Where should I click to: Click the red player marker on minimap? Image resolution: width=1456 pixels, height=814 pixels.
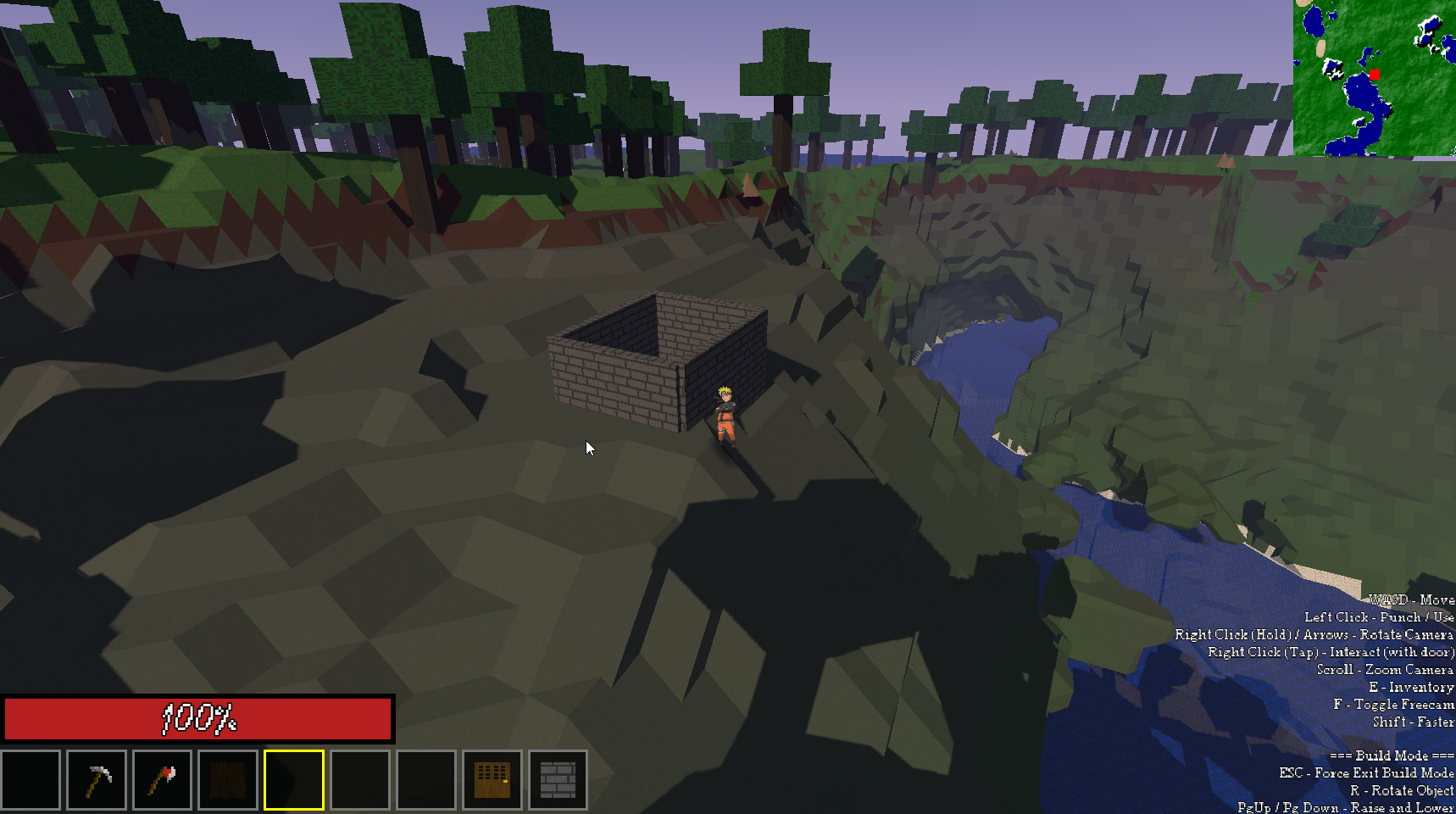[1374, 75]
